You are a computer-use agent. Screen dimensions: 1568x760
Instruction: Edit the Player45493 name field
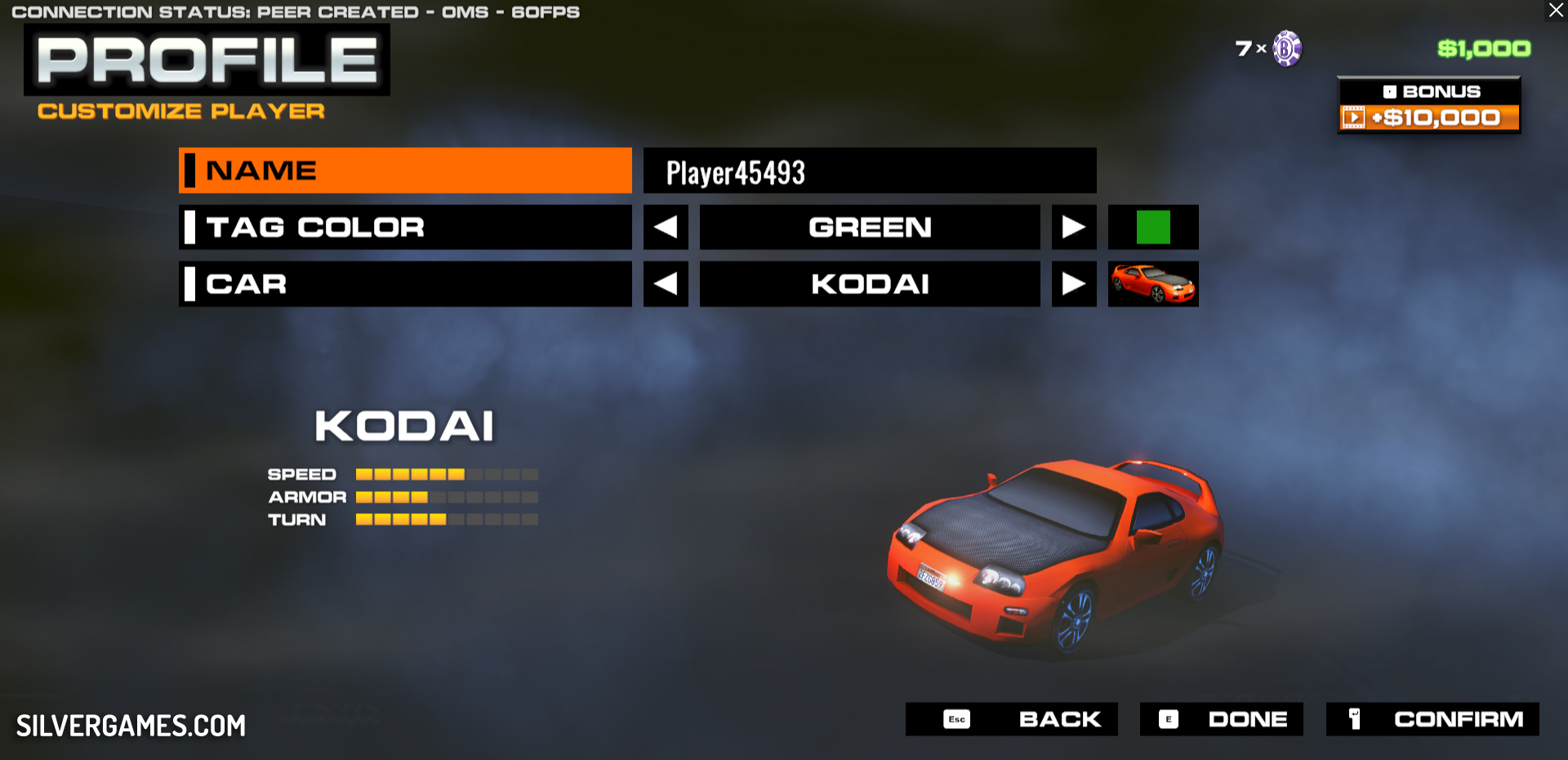(x=869, y=171)
